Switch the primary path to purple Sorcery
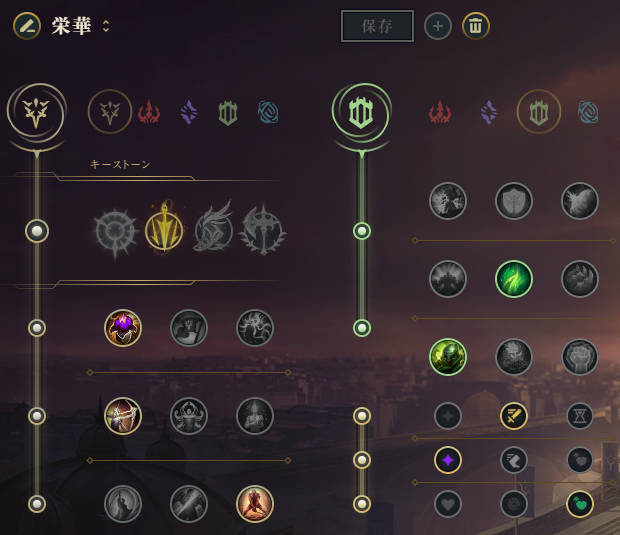Screen dimensions: 620x535 point(189,112)
